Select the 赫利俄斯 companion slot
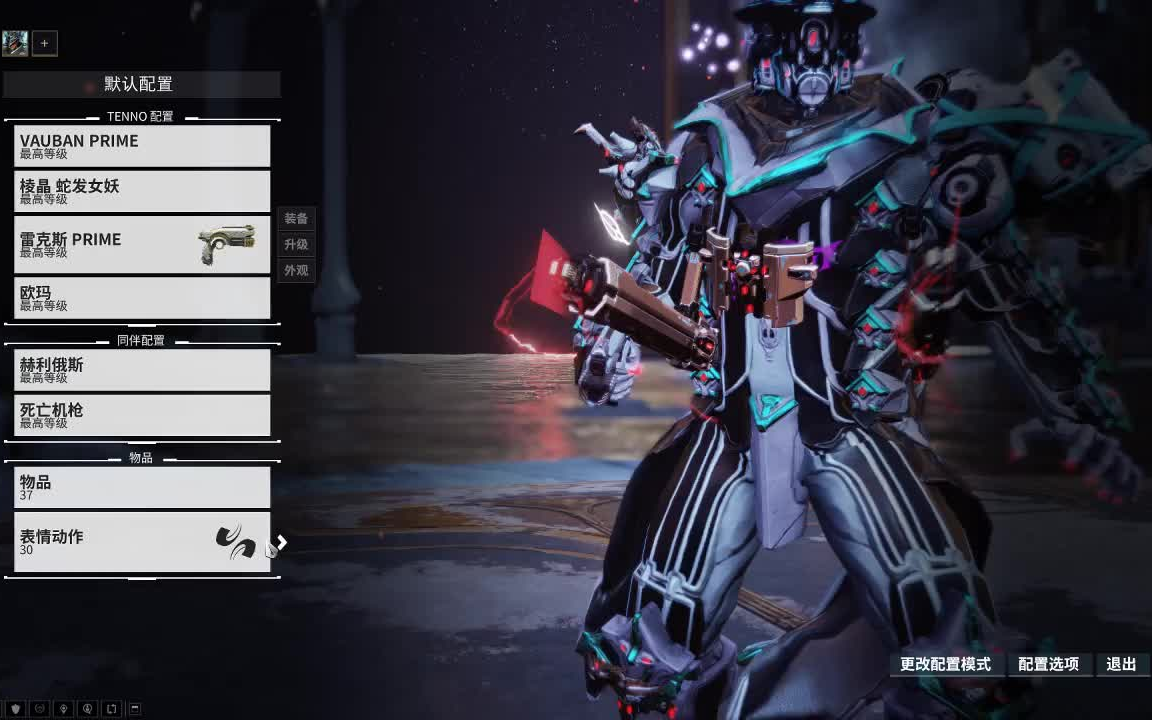The height and width of the screenshot is (720, 1152). coord(142,370)
